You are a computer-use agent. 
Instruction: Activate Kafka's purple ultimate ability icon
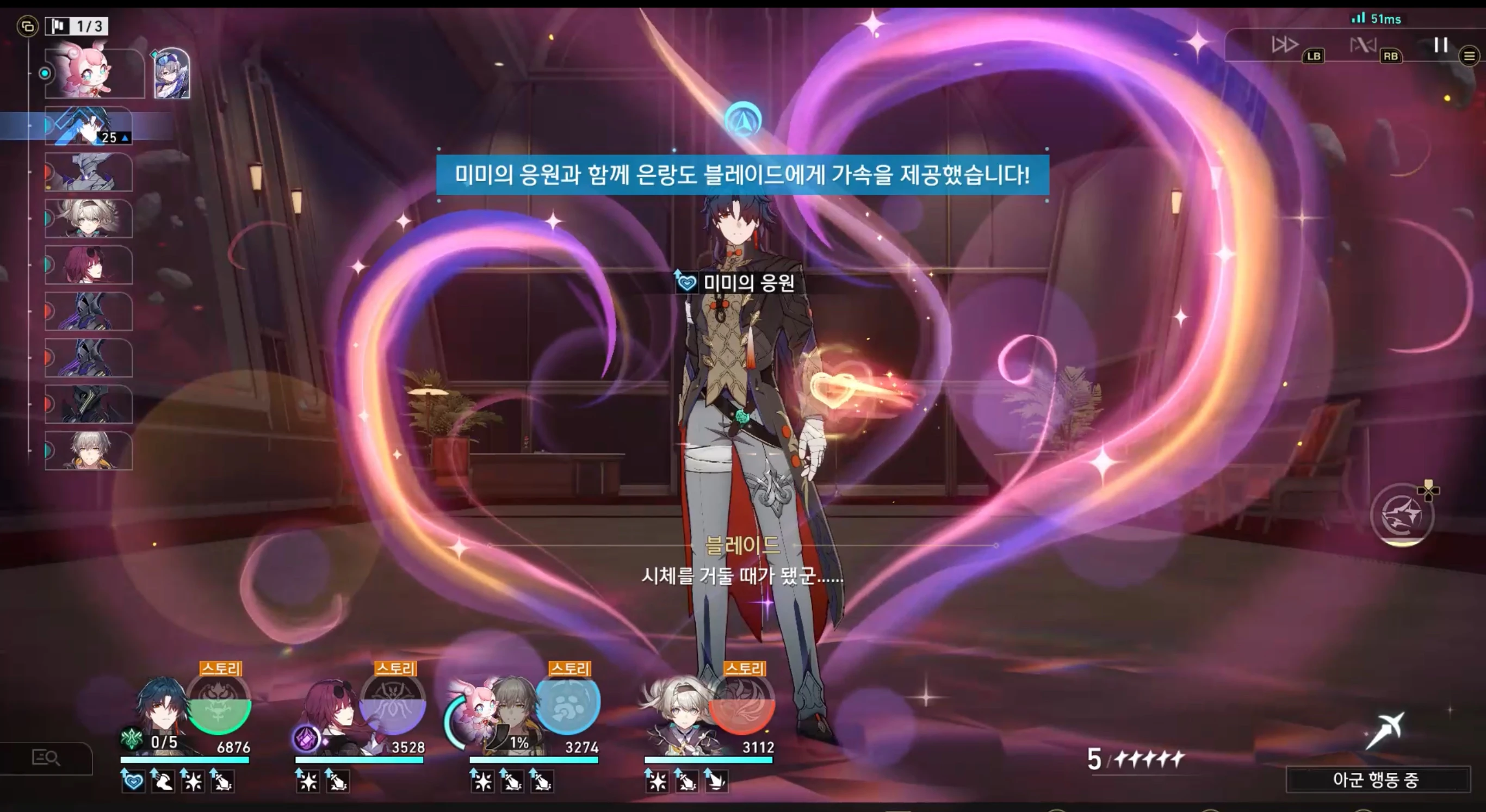tap(392, 706)
